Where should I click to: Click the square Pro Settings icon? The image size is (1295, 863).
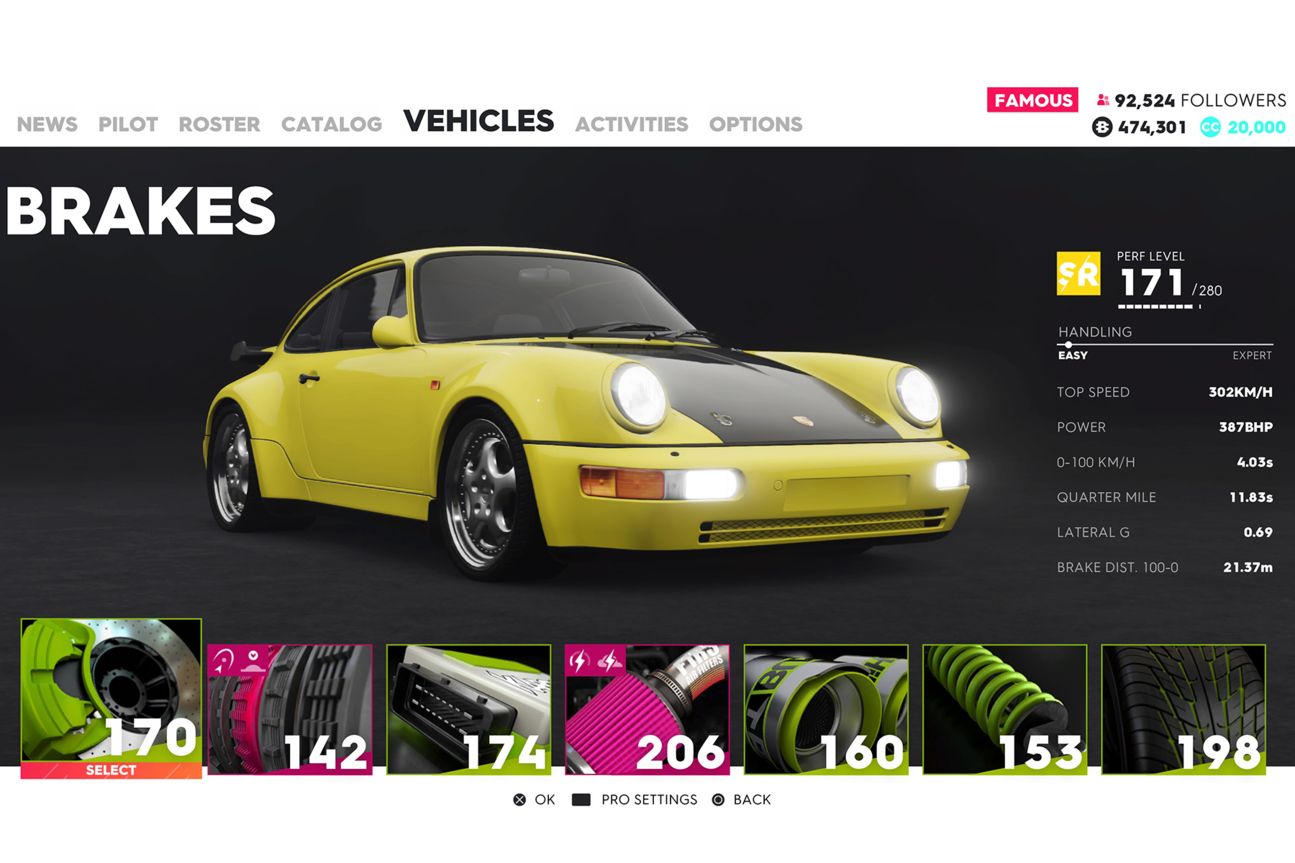[x=580, y=799]
